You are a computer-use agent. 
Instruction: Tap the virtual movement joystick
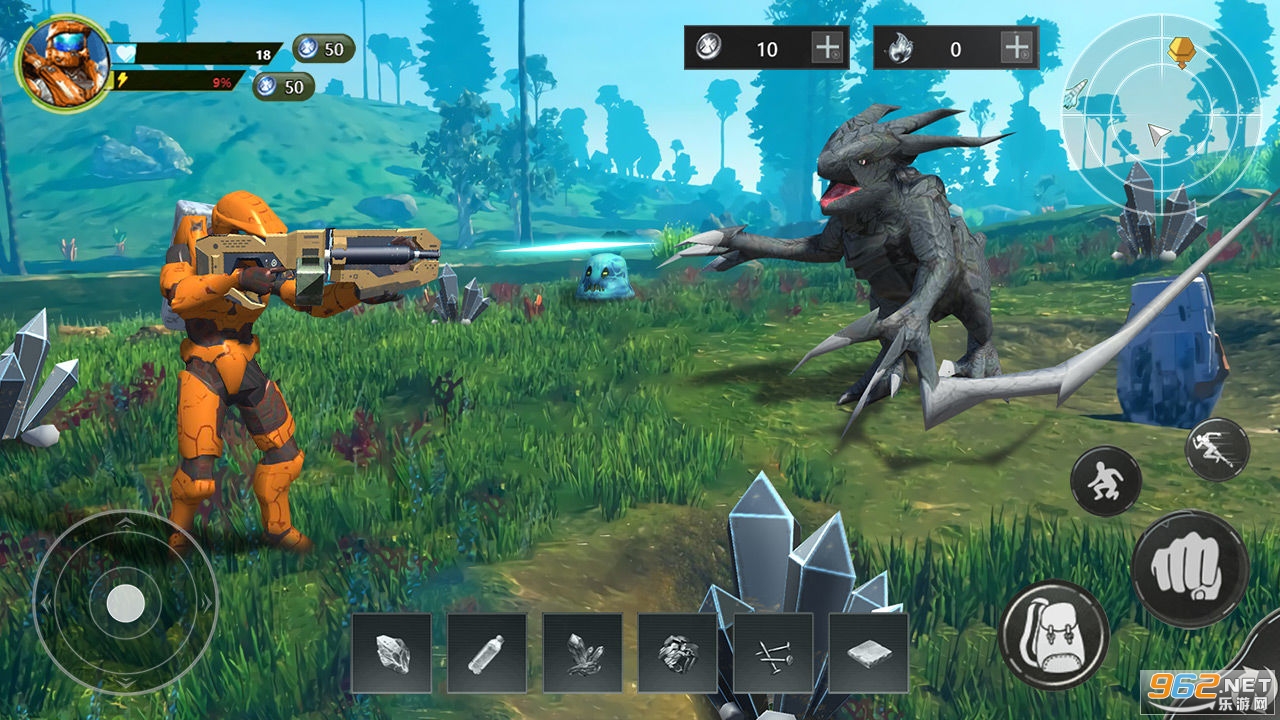coord(125,602)
